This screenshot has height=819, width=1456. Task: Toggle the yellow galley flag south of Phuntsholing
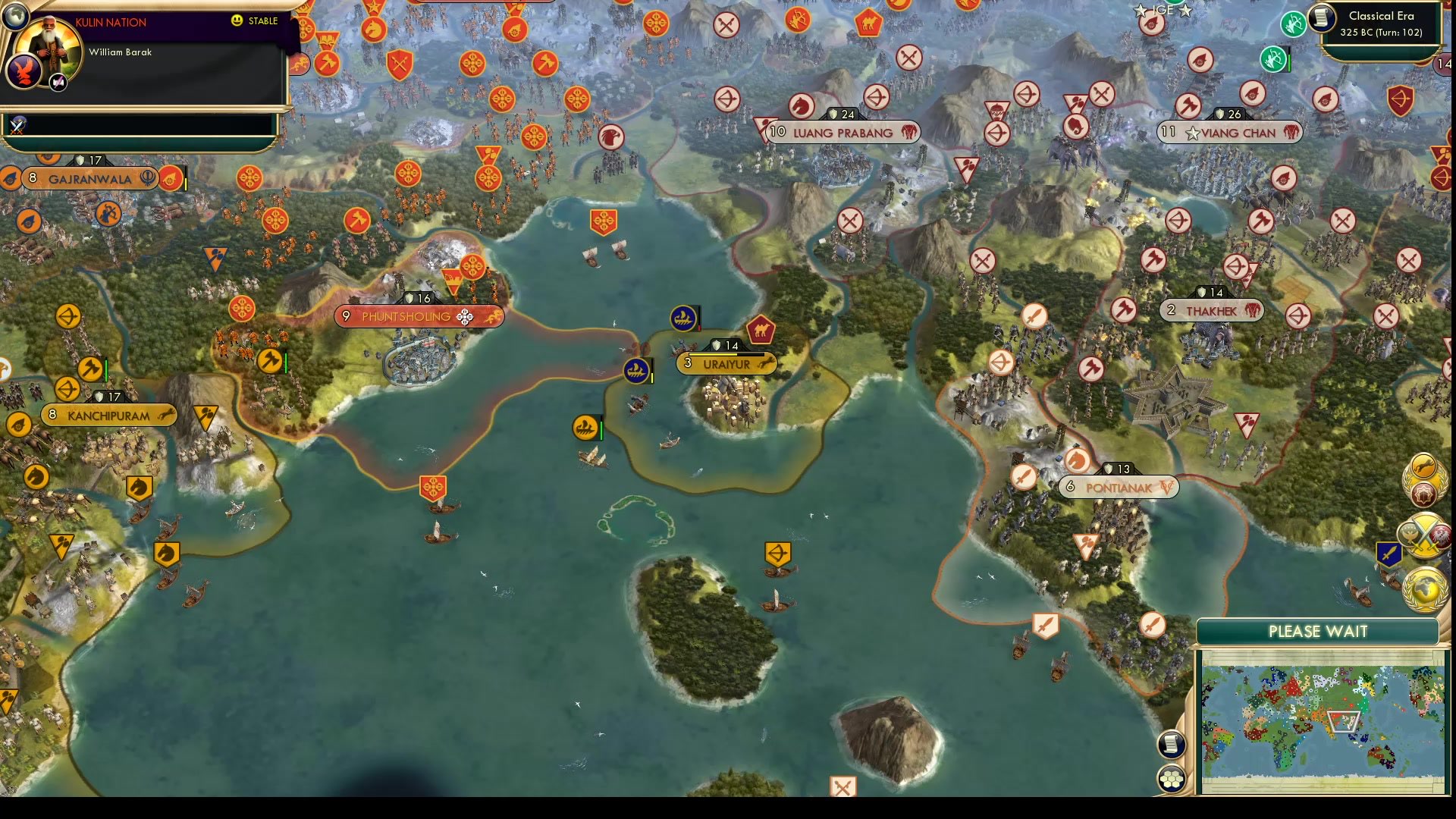(584, 427)
